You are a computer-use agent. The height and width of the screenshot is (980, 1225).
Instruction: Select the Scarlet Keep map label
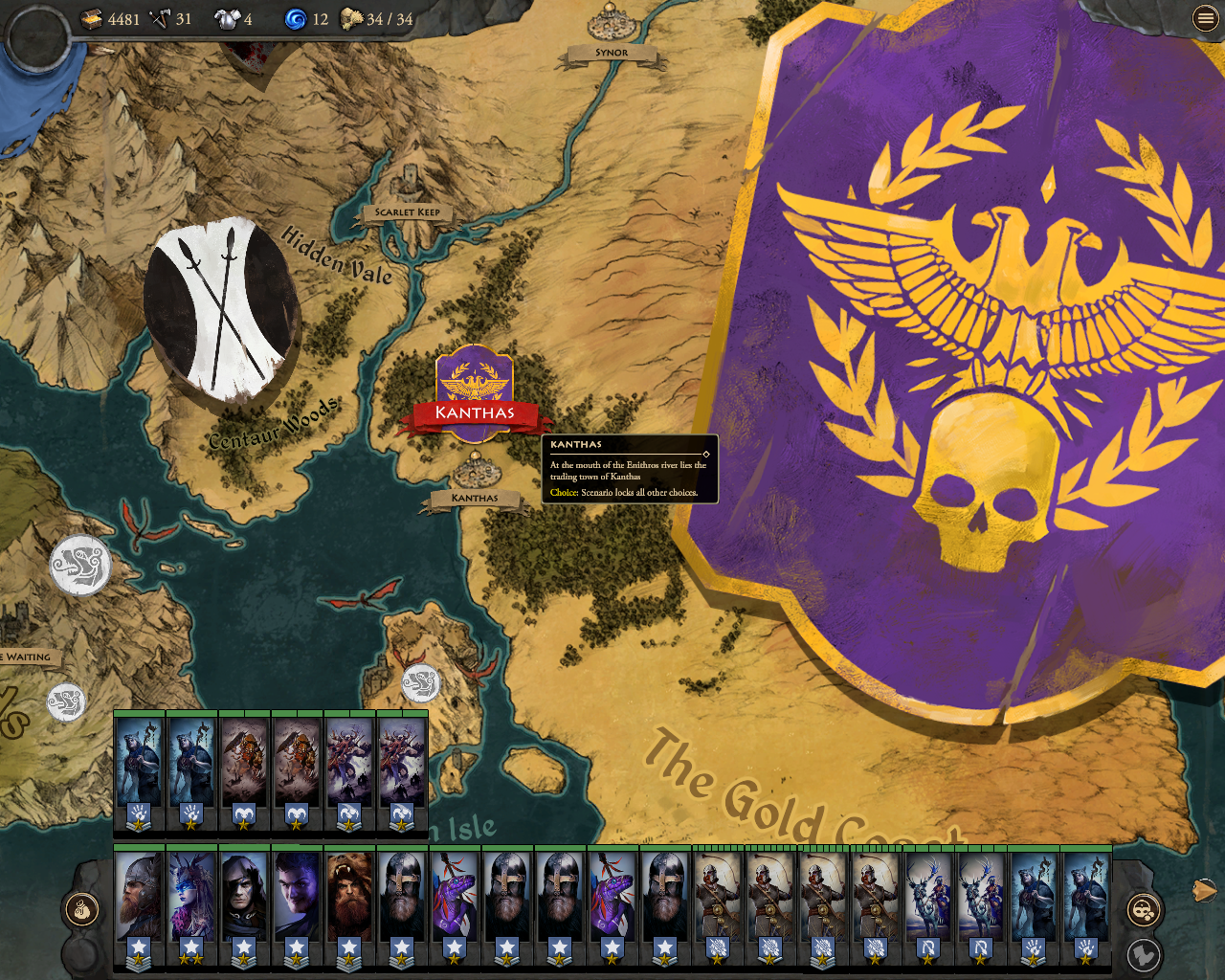point(408,213)
